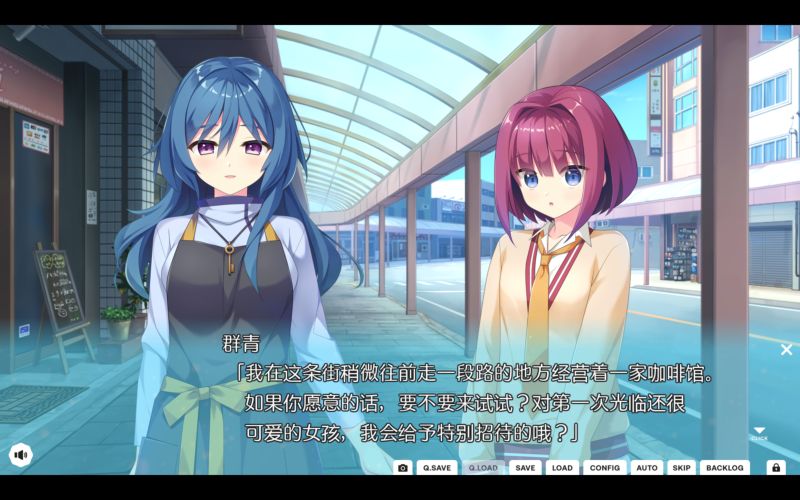Open the BACKLOG of past dialogue

click(724, 467)
